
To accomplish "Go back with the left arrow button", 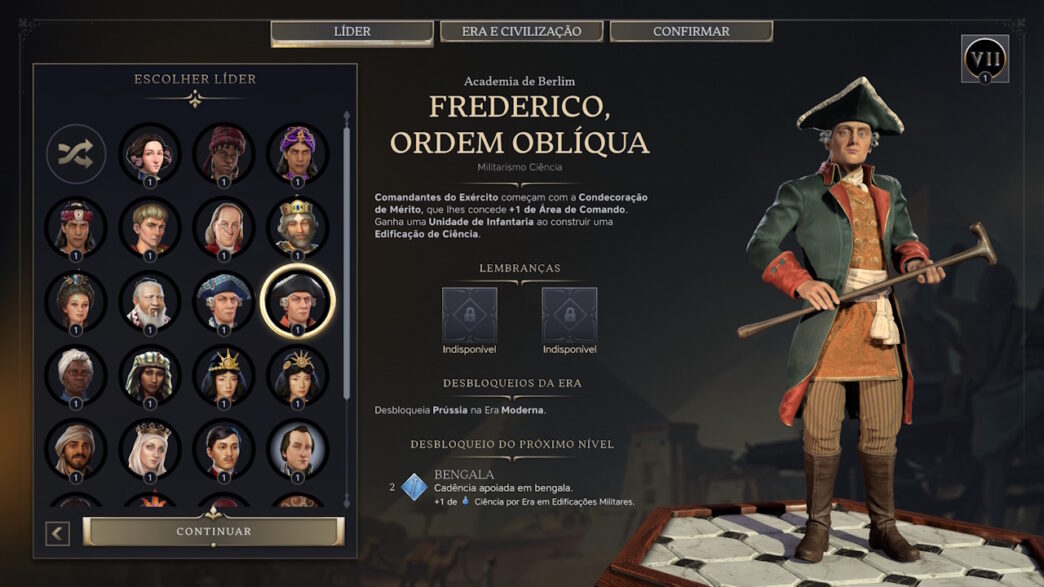I will 58,533.
